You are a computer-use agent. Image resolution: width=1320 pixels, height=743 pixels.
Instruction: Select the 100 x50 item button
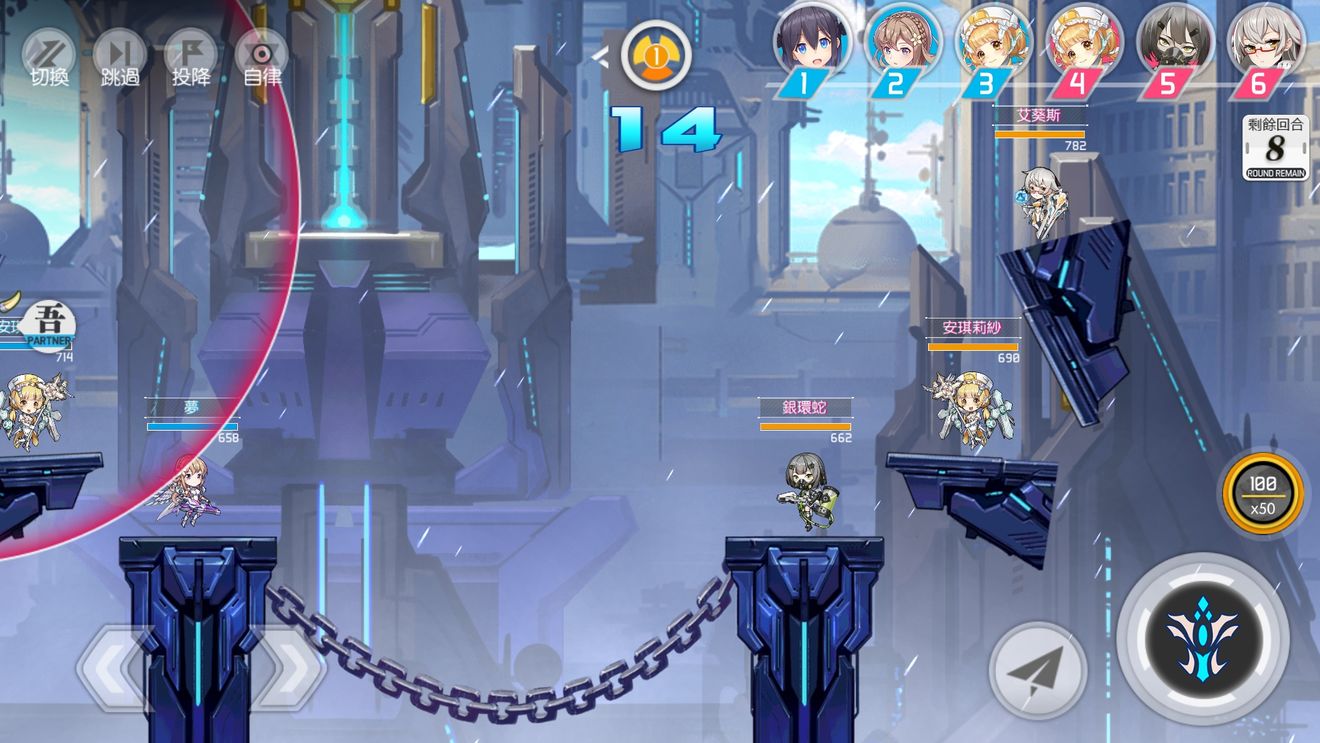tap(1262, 493)
